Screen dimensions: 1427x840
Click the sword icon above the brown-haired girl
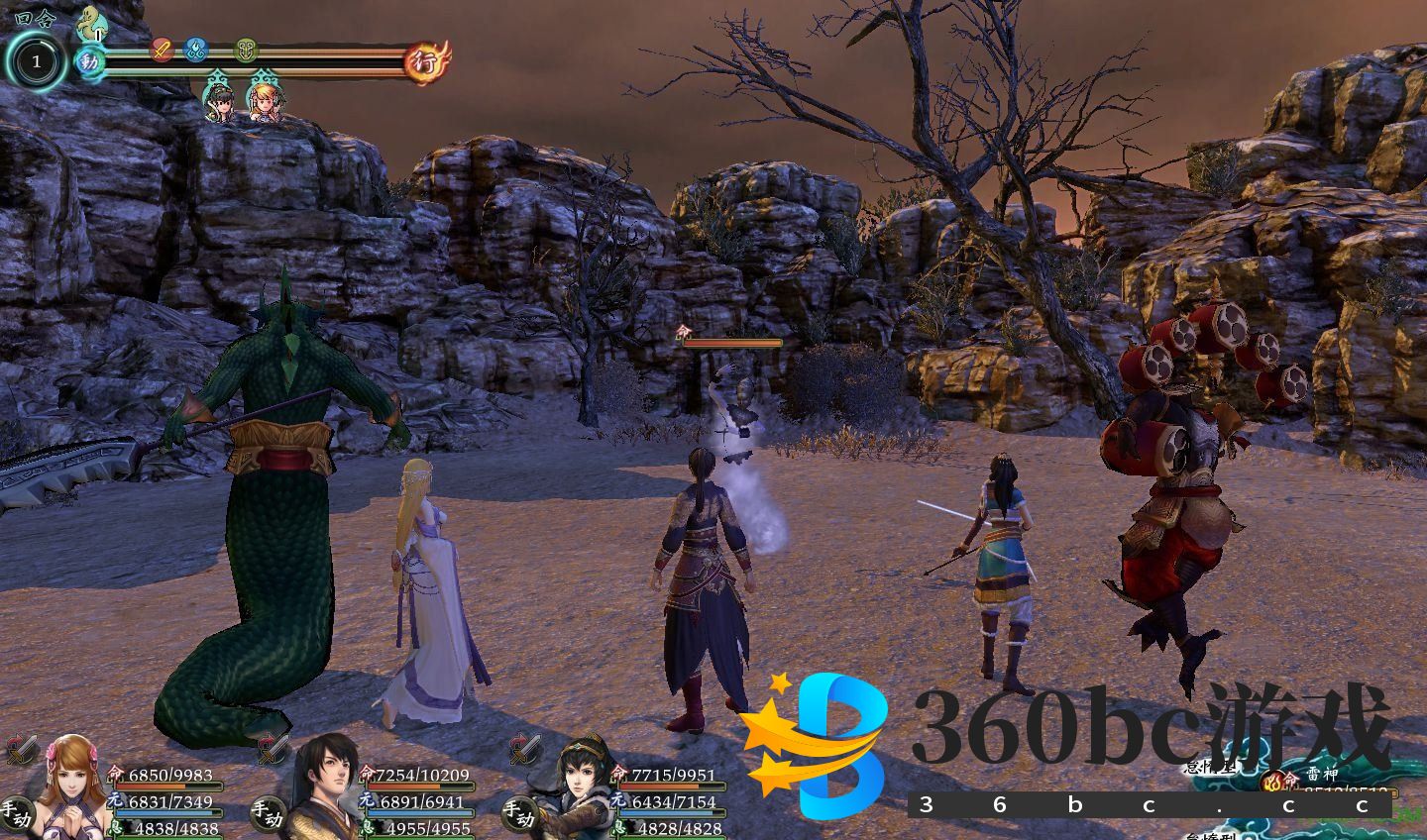pos(20,750)
